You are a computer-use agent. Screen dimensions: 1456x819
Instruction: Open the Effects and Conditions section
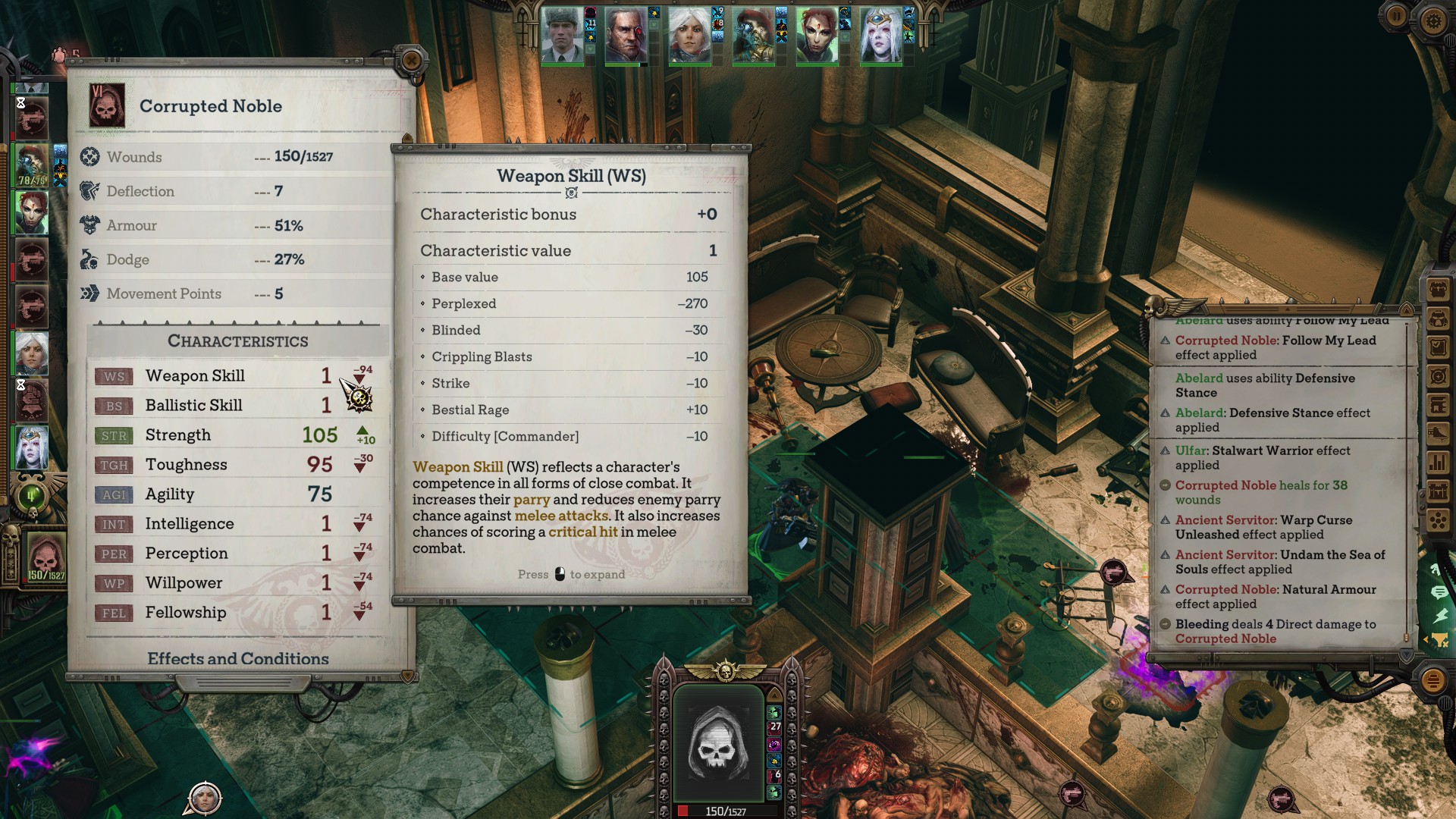(x=238, y=658)
